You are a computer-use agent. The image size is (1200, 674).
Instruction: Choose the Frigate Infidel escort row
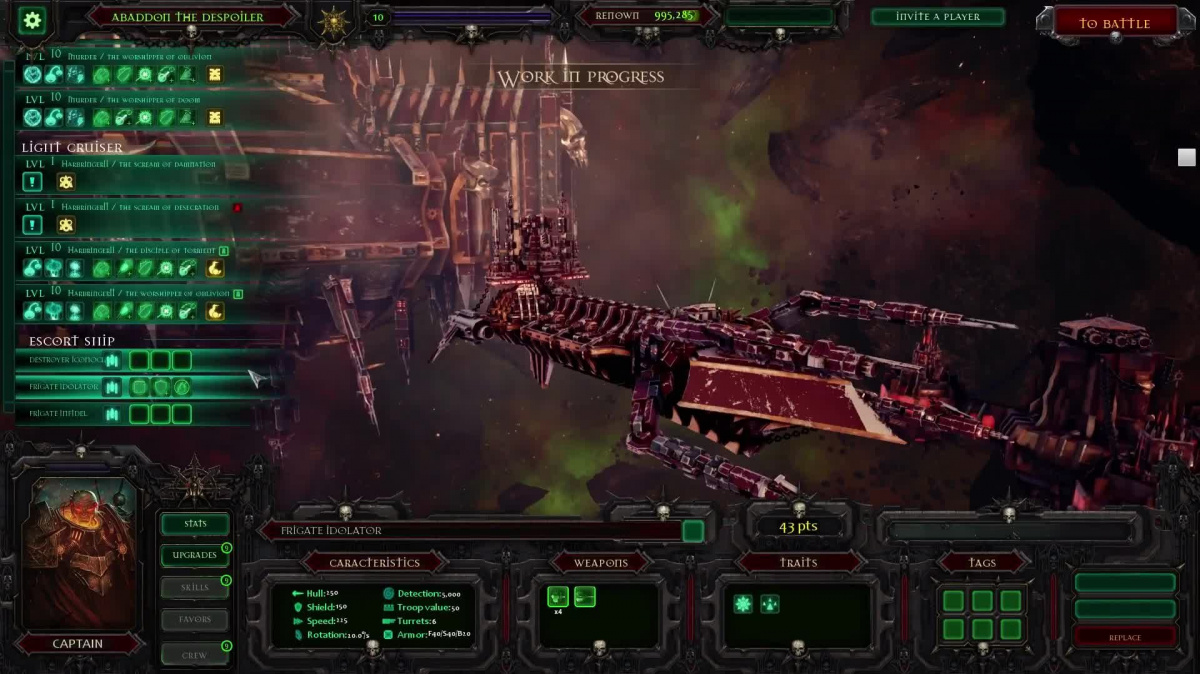60,413
